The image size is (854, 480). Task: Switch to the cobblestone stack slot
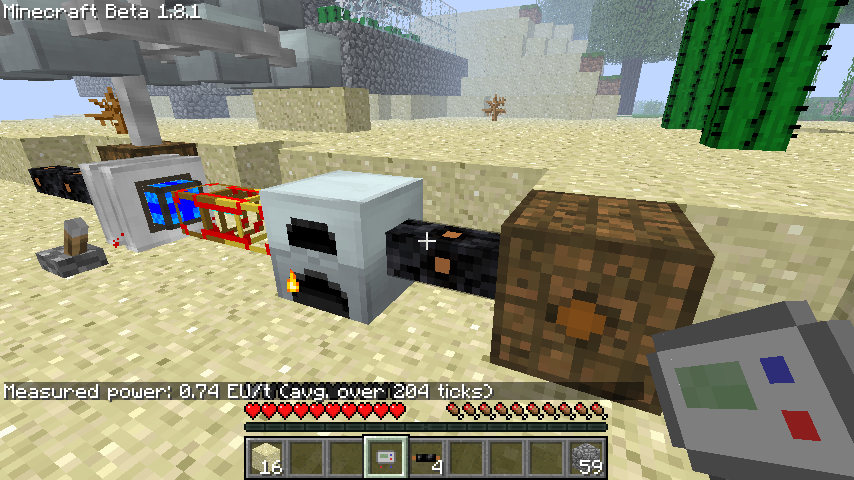[x=585, y=458]
